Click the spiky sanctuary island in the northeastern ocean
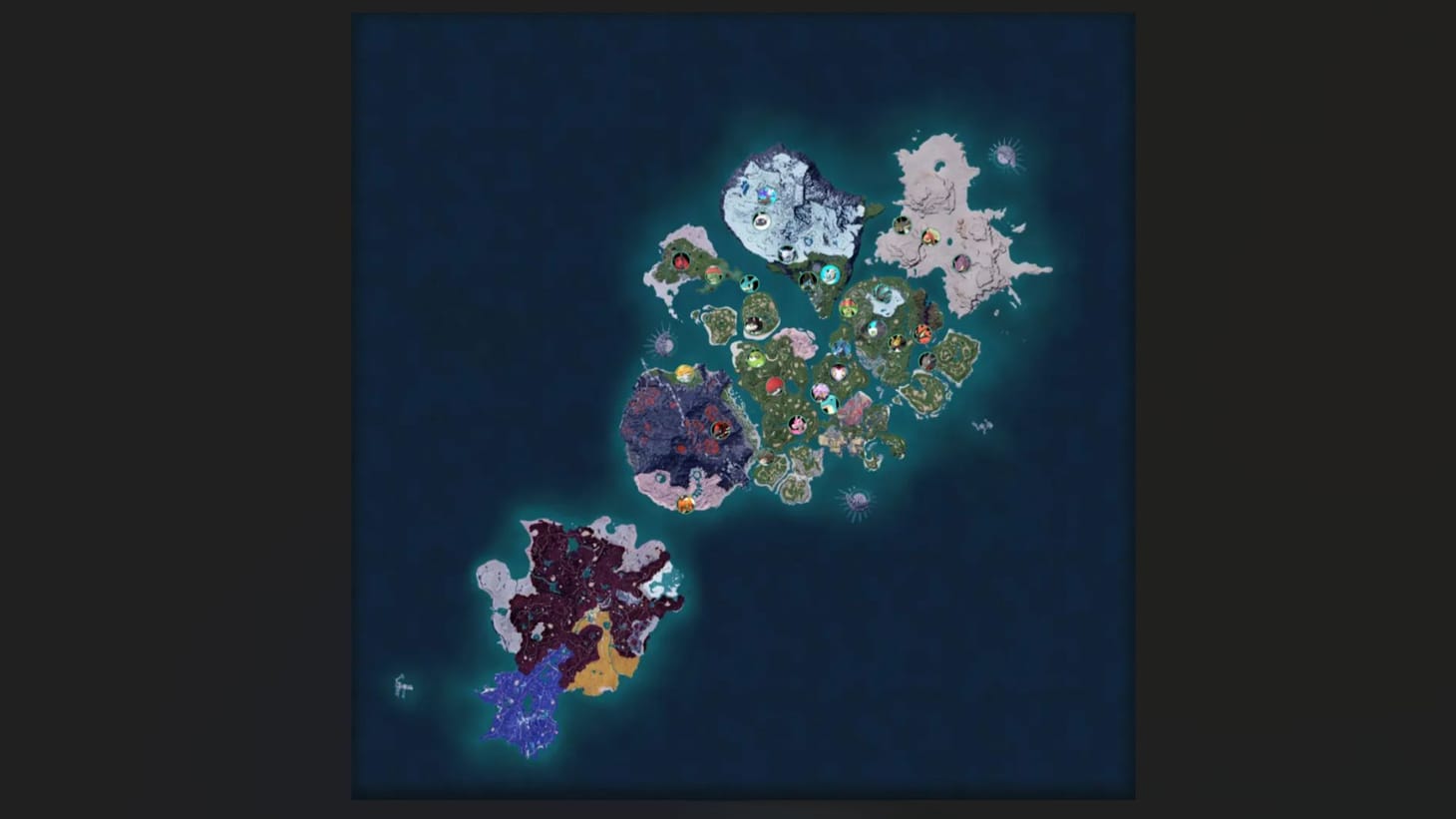Viewport: 1456px width, 819px height. click(x=1004, y=154)
